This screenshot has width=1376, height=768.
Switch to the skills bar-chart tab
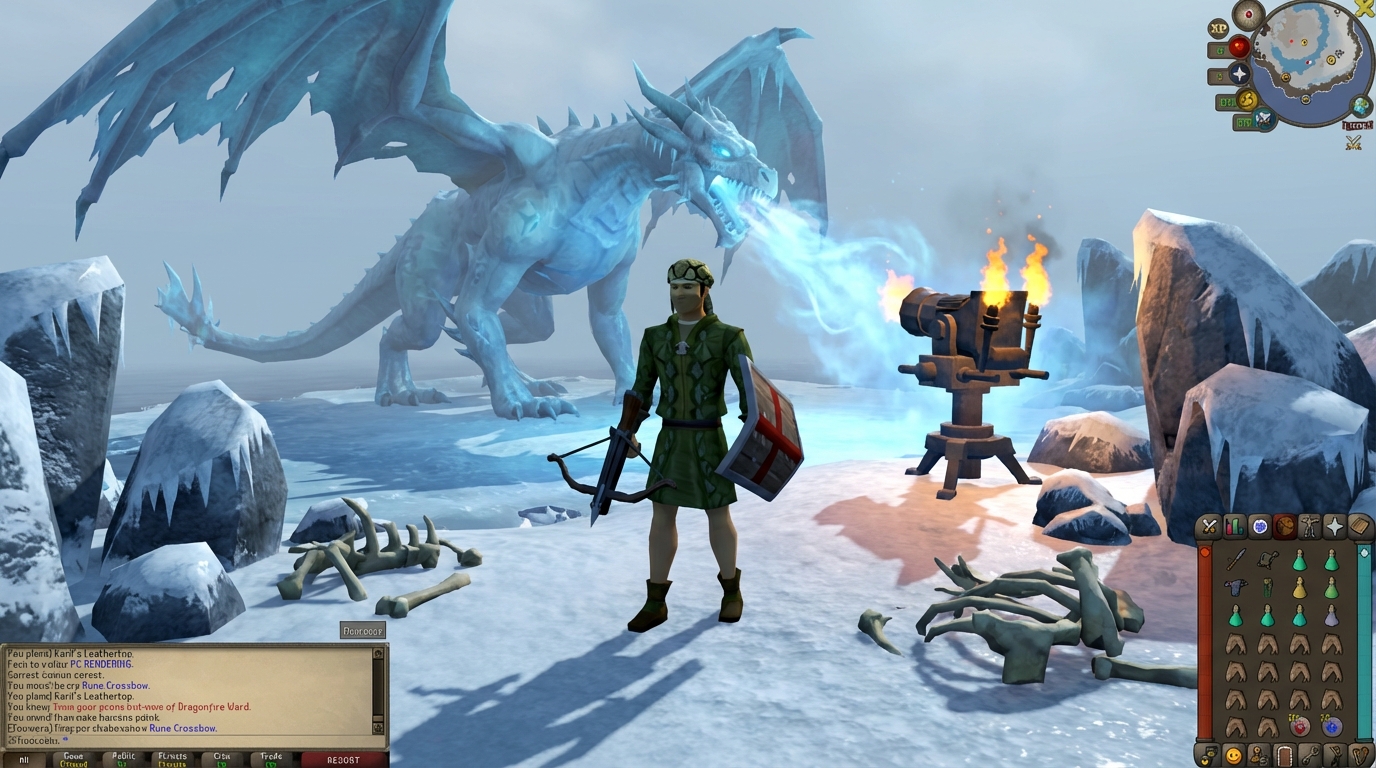1235,526
